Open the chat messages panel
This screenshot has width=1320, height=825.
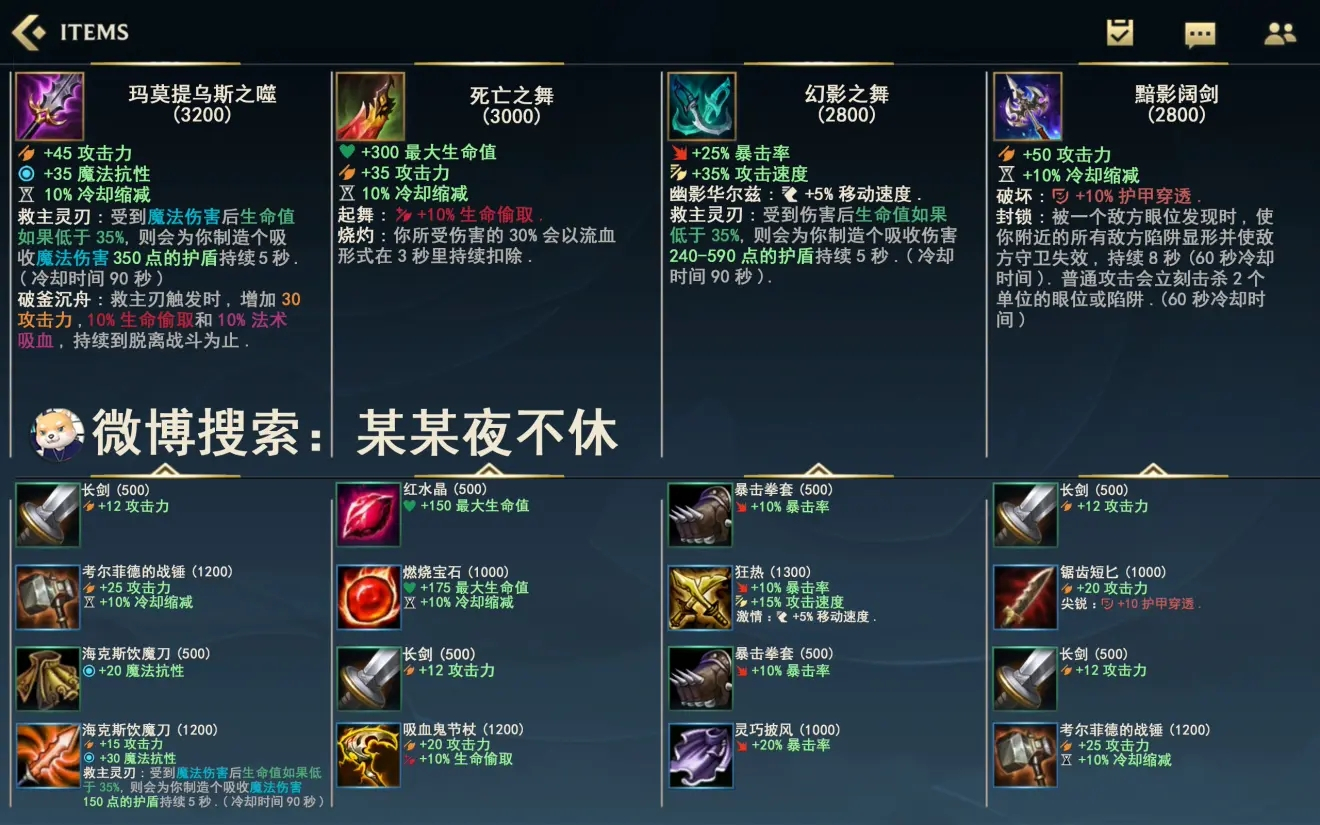(1198, 31)
